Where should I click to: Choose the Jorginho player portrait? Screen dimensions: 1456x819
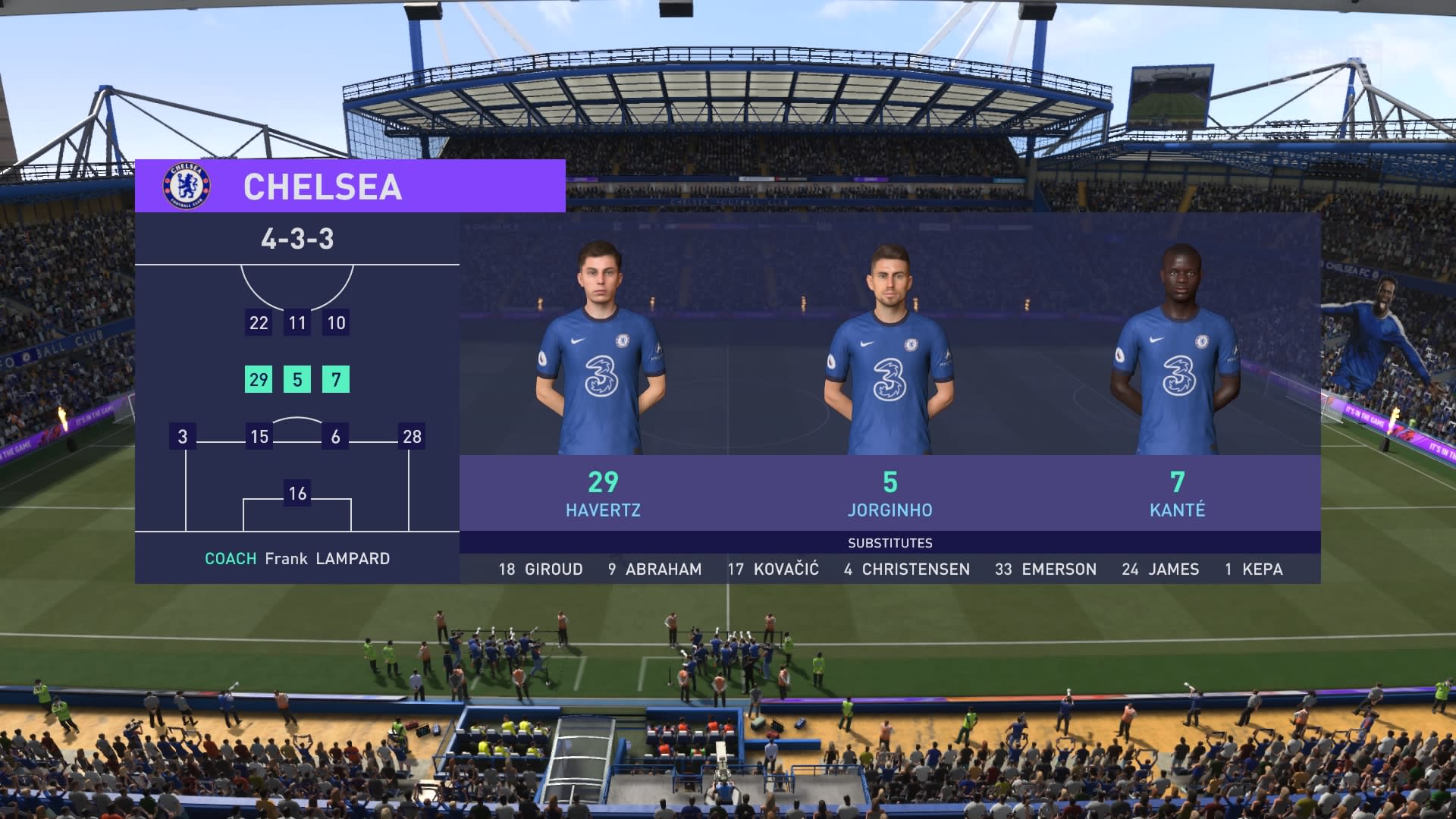coord(890,349)
